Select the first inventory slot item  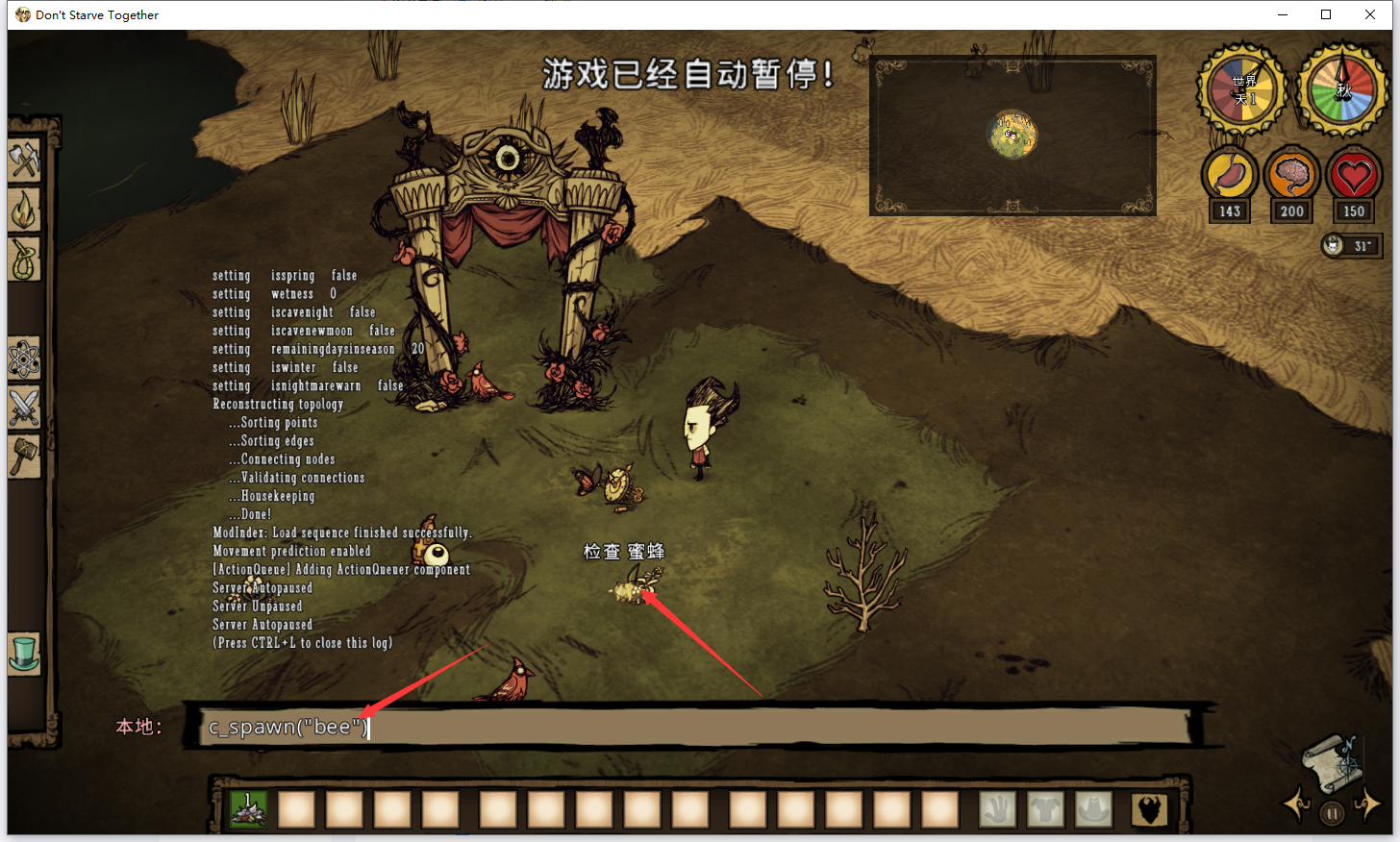click(x=249, y=809)
